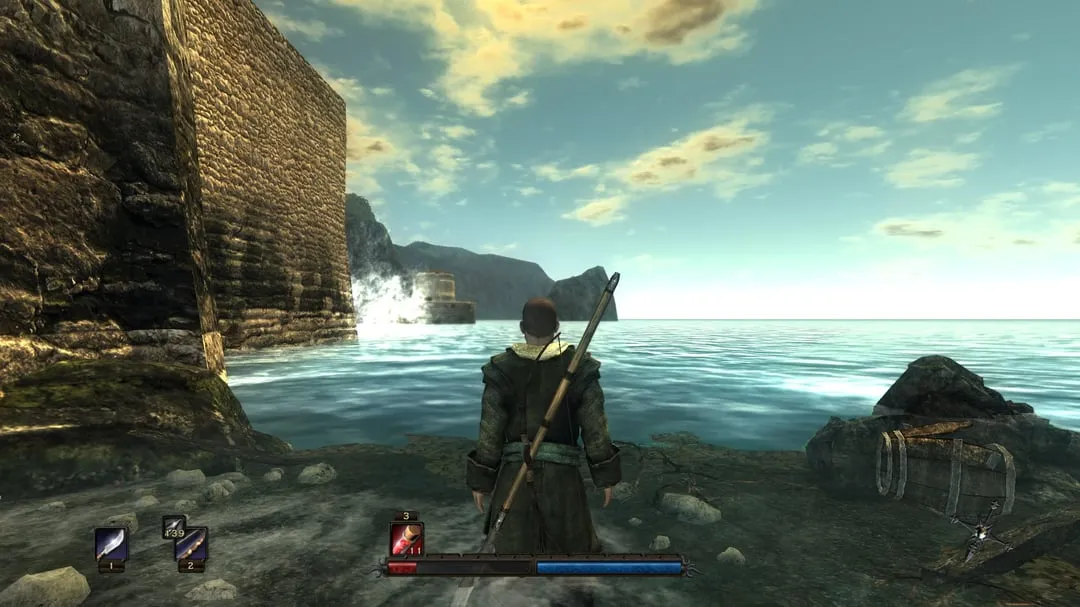Viewport: 1080px width, 607px height.
Task: Equip the bow in weapon slot 2
Action: 191,545
